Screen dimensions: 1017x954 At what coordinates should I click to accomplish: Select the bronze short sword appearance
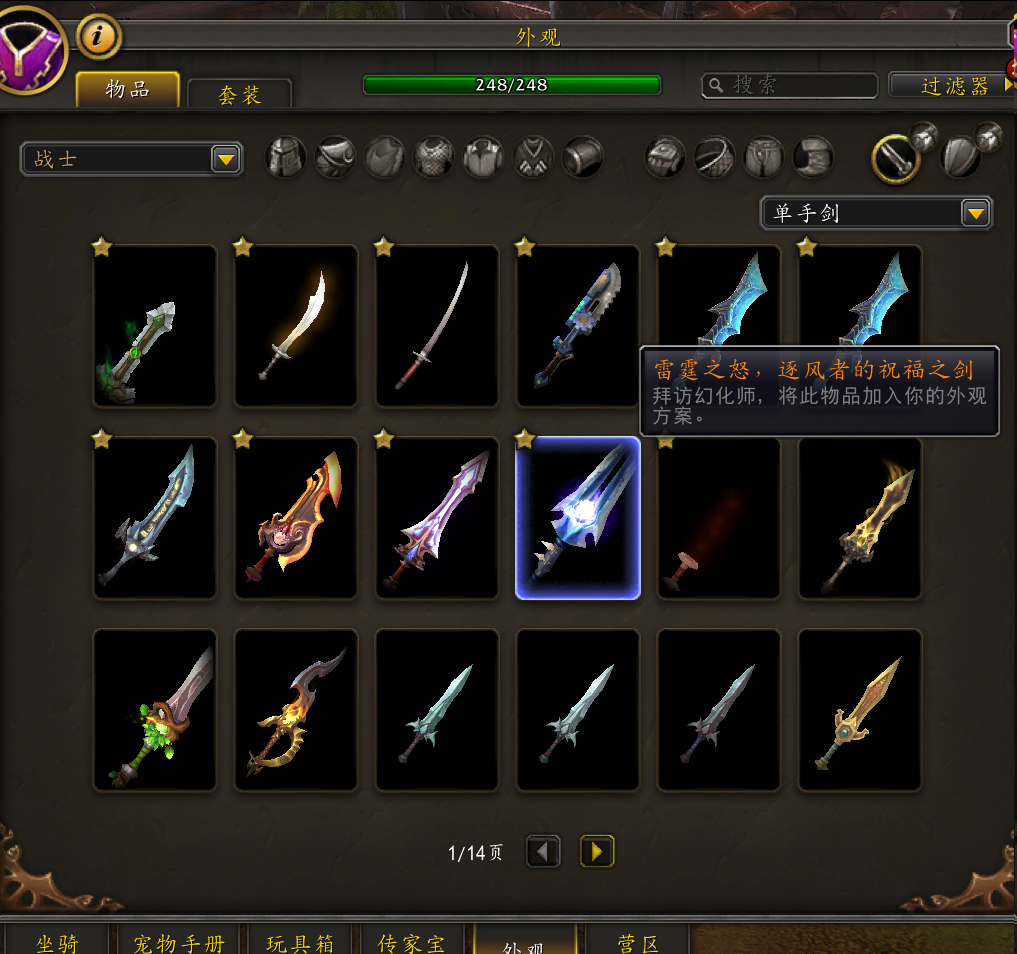click(x=860, y=710)
